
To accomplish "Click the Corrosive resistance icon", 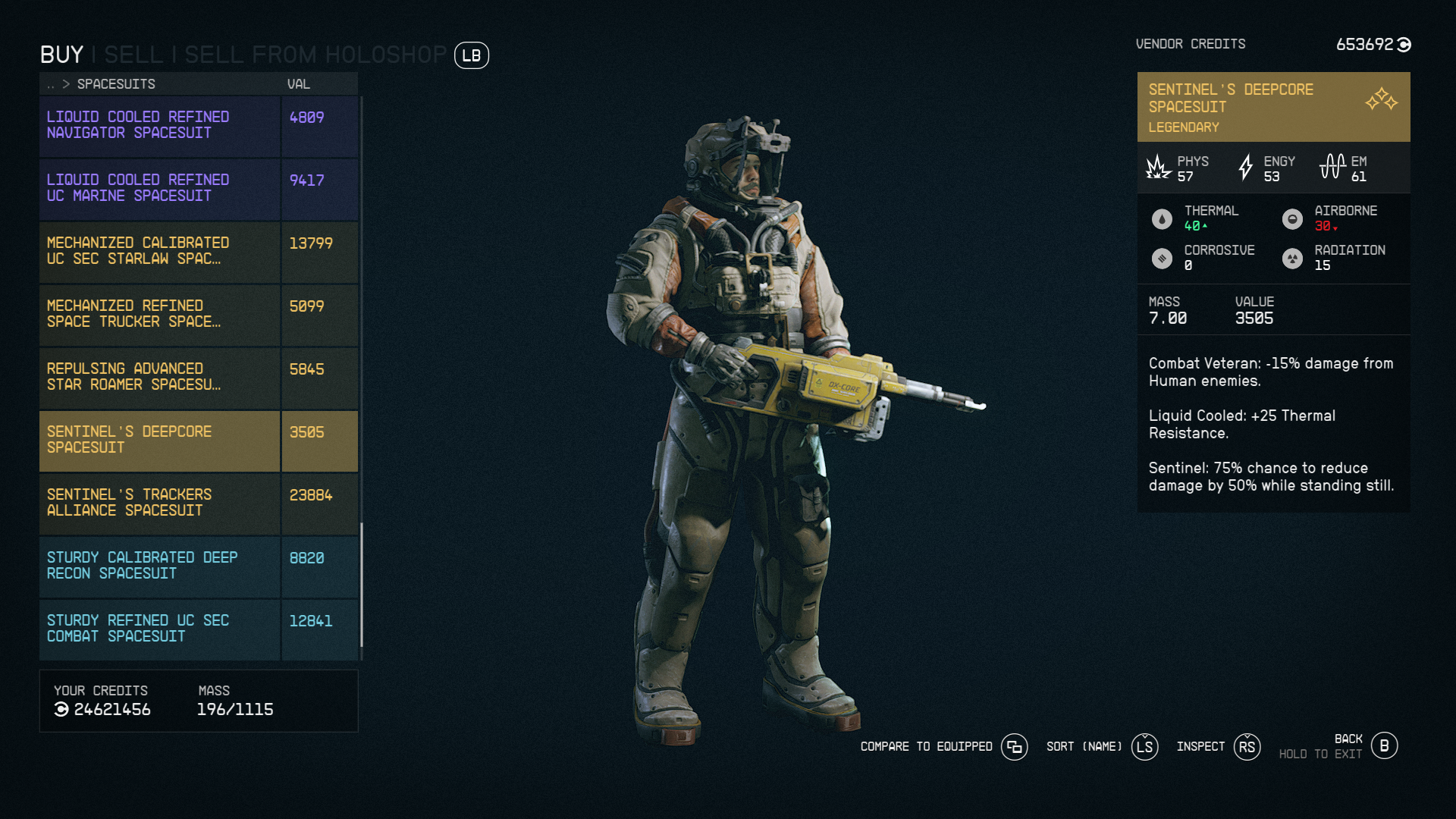I will coord(1163,258).
